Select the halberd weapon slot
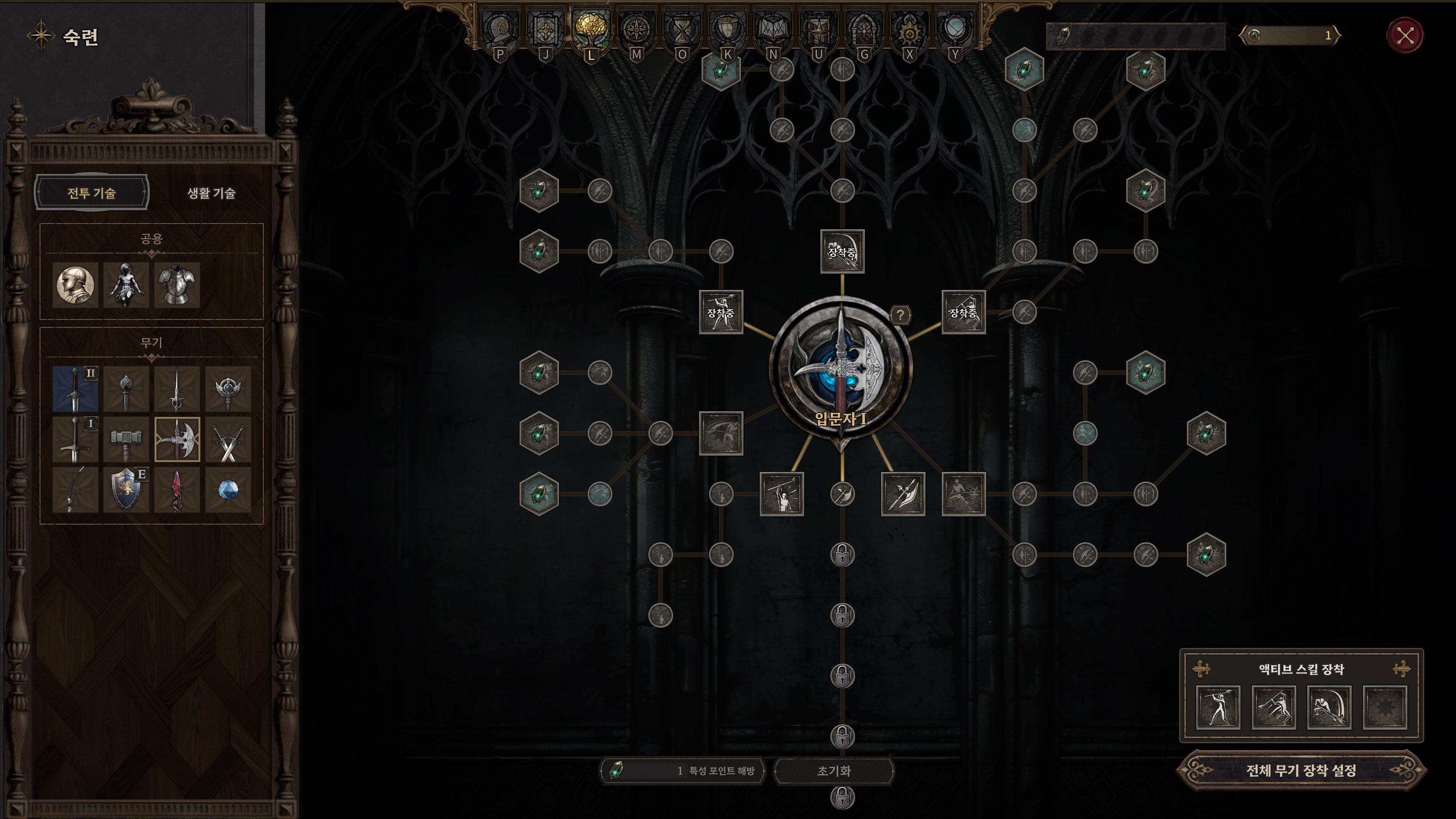Image resolution: width=1456 pixels, height=819 pixels. click(177, 439)
